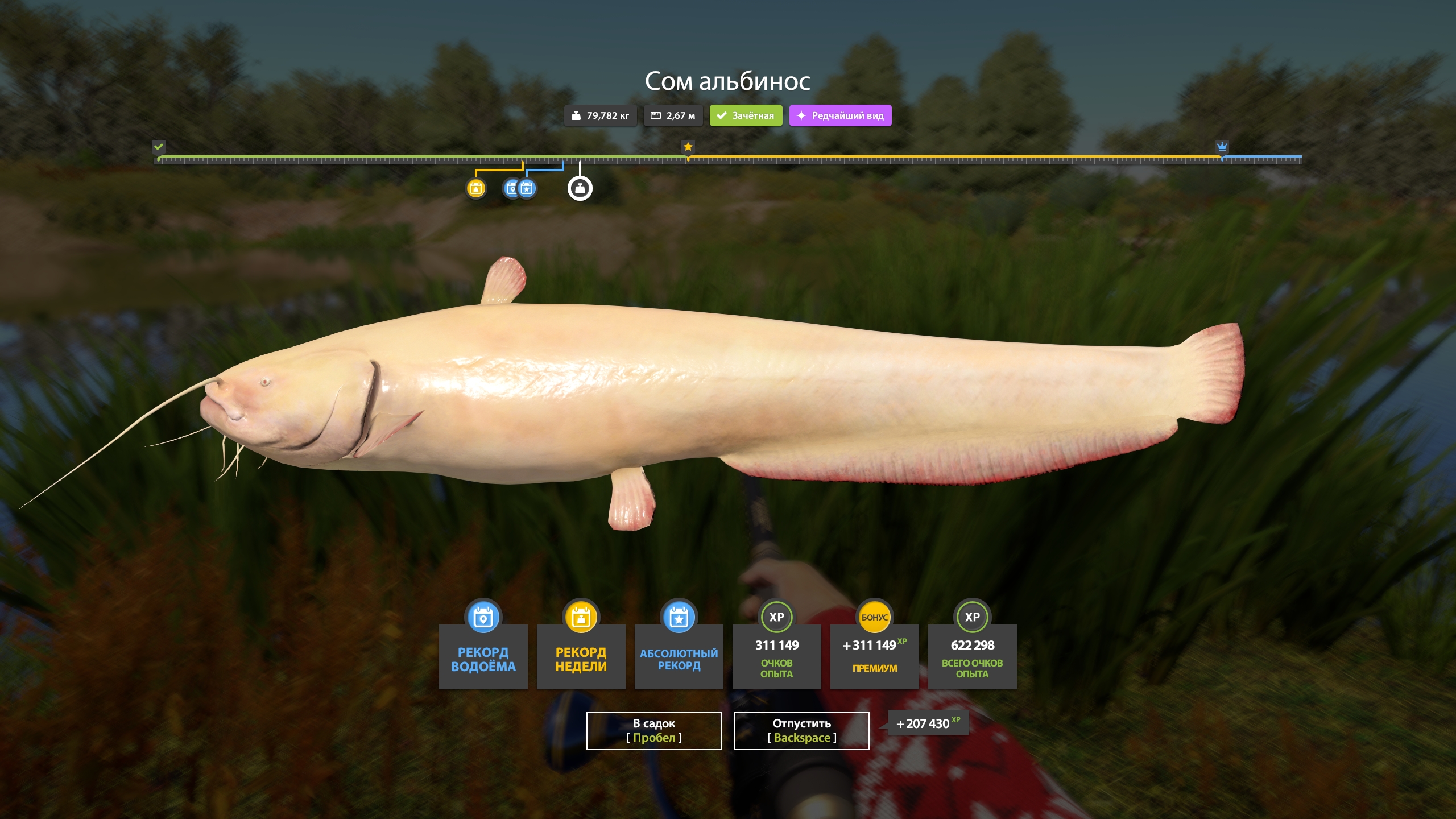
Task: Click the Зачётная green tag
Action: click(x=746, y=115)
